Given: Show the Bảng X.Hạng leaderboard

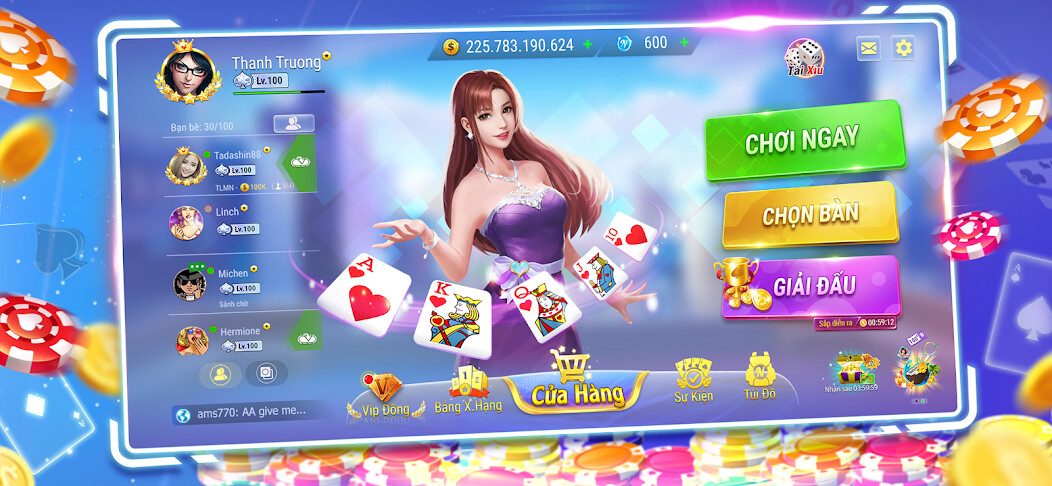Looking at the screenshot, I should (x=467, y=392).
